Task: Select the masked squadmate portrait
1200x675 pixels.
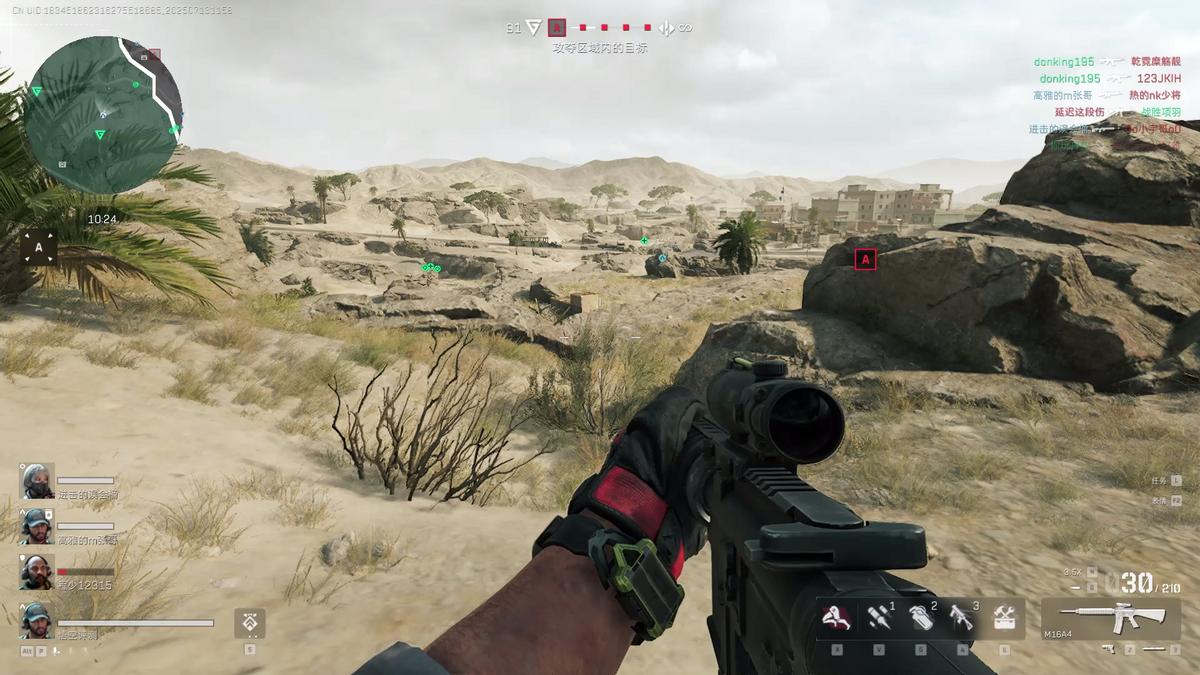Action: click(x=38, y=480)
